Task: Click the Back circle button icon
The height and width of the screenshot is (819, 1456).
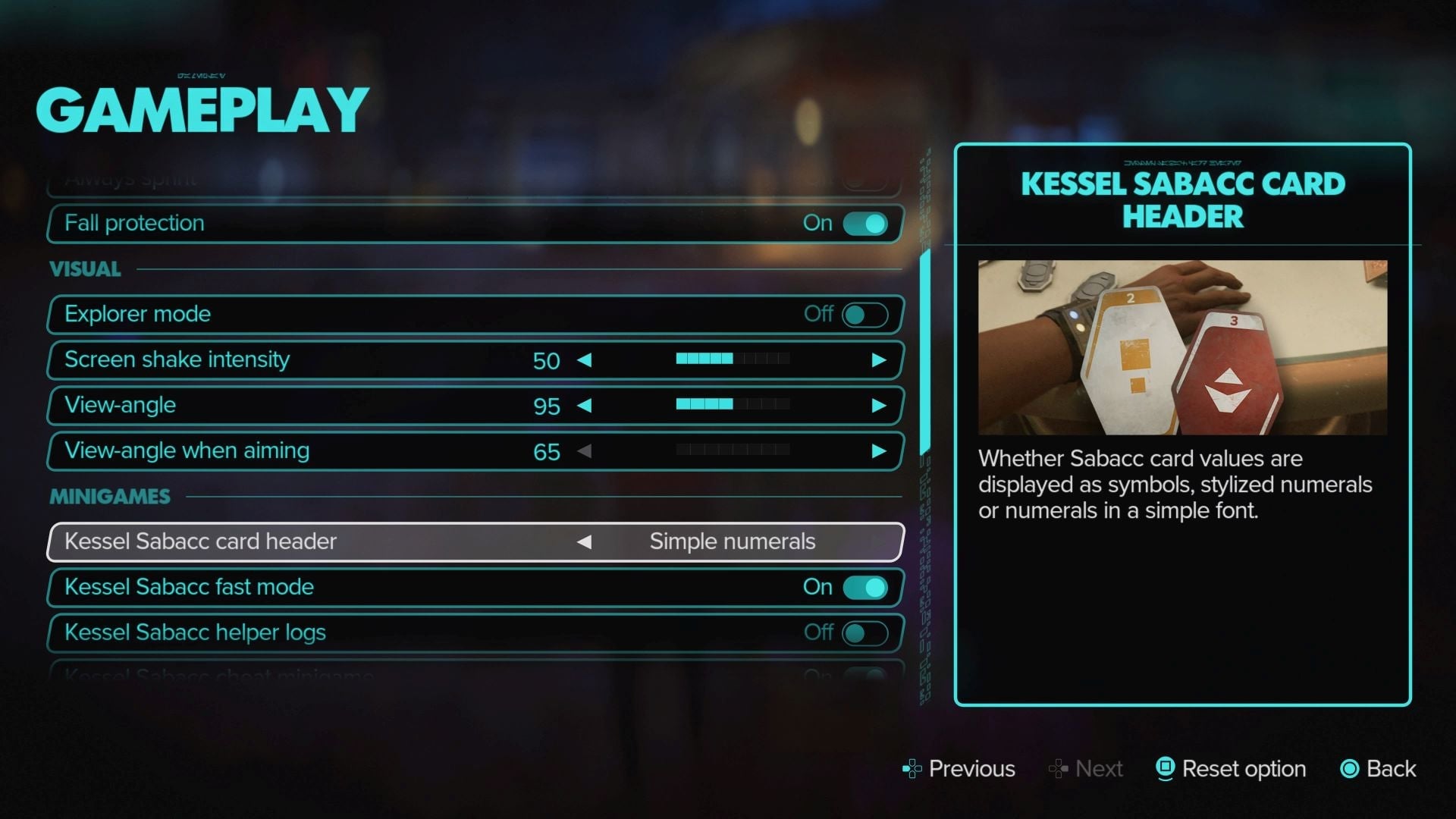Action: point(1351,769)
